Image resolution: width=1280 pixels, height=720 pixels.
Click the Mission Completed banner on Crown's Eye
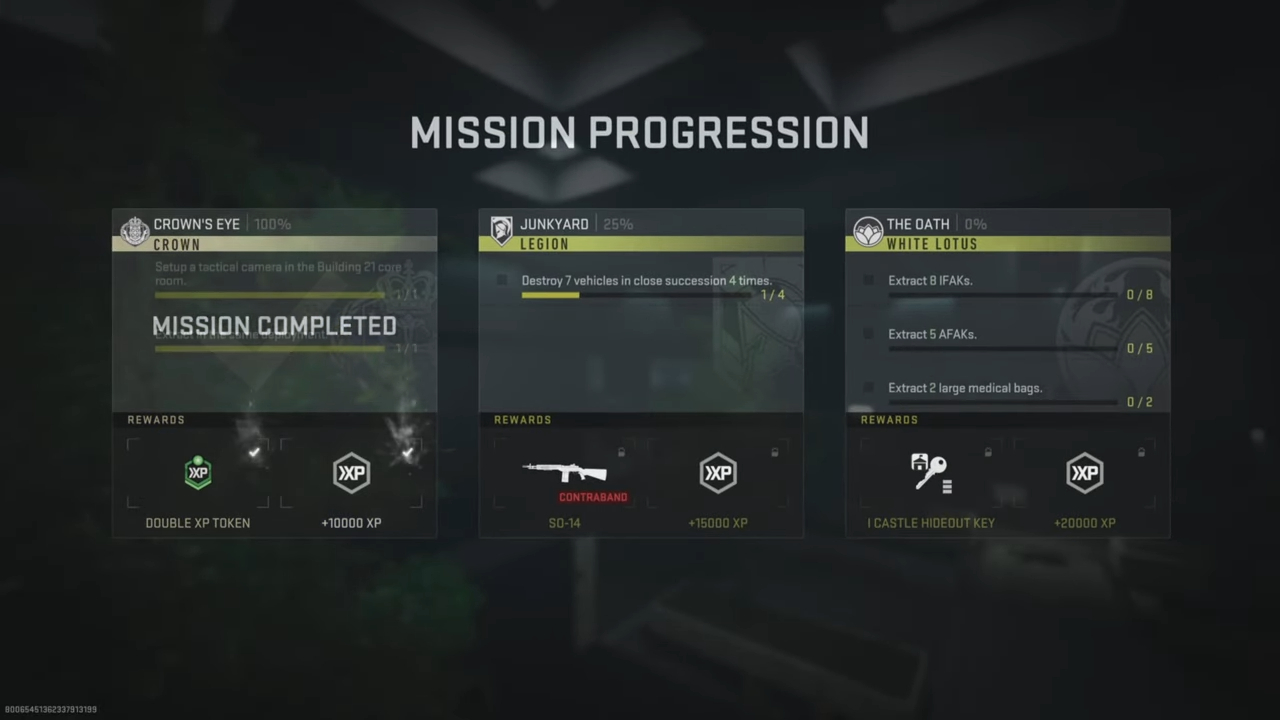[x=274, y=325]
